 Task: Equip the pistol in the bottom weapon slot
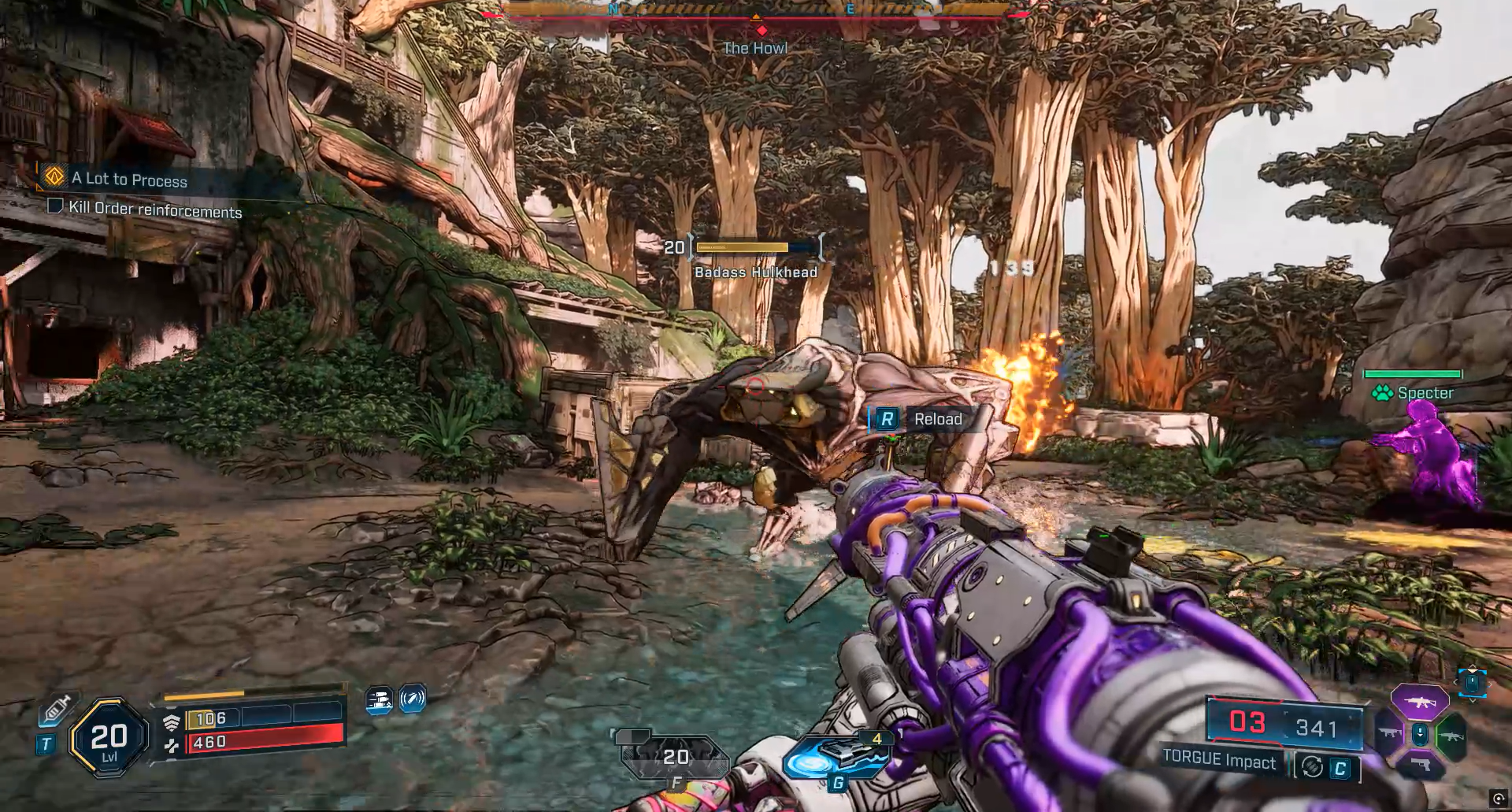(x=1420, y=764)
